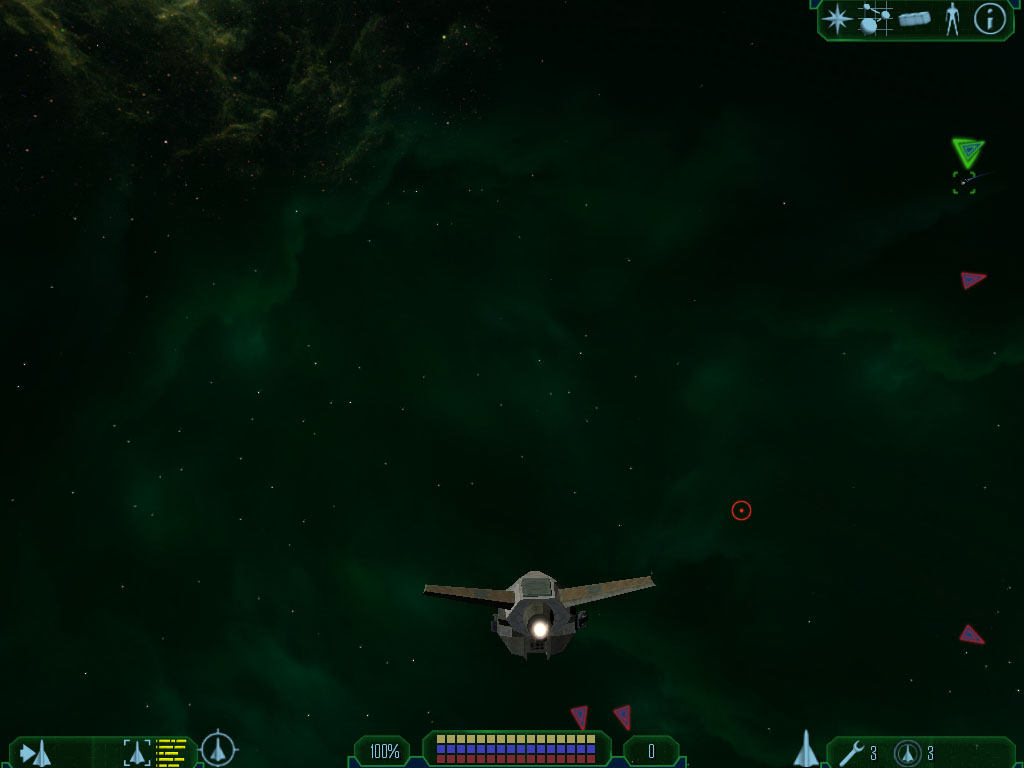Open the humanoid pilot figure icon
The width and height of the screenshot is (1024, 768).
click(952, 19)
